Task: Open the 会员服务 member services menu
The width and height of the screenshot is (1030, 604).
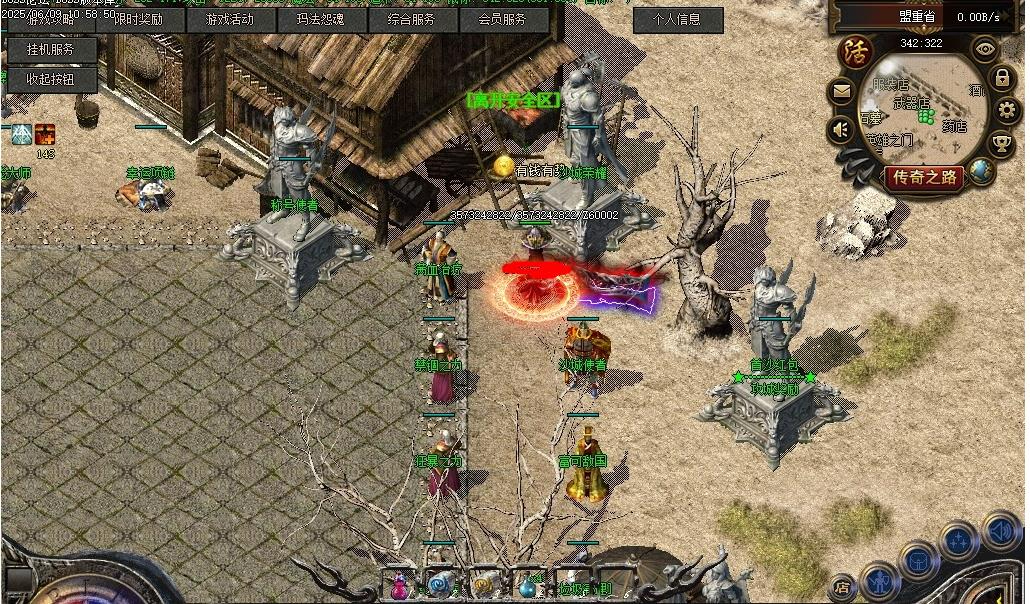Action: tap(502, 19)
